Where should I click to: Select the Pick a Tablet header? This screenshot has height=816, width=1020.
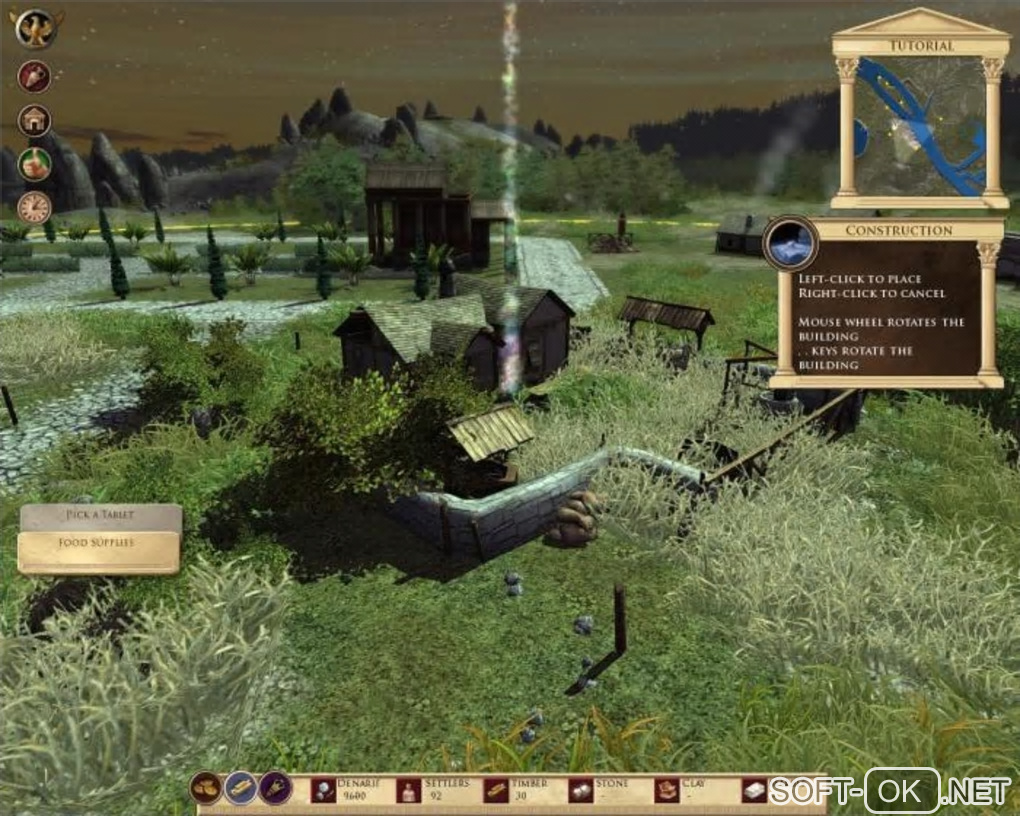[100, 516]
